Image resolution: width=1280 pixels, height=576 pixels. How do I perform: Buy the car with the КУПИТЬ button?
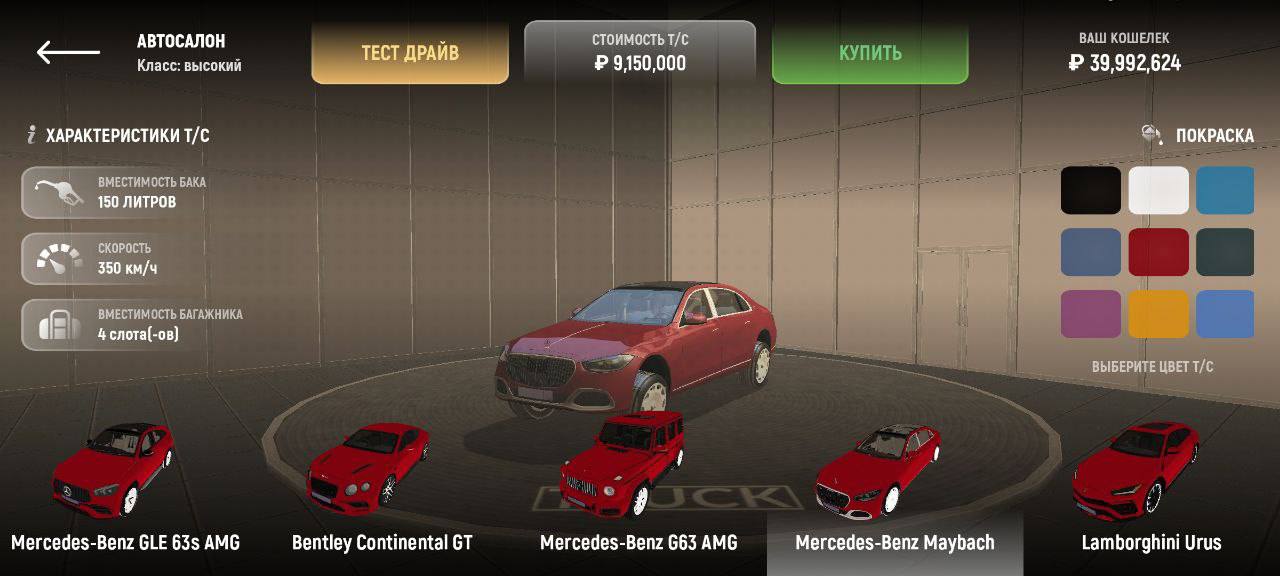(x=870, y=53)
